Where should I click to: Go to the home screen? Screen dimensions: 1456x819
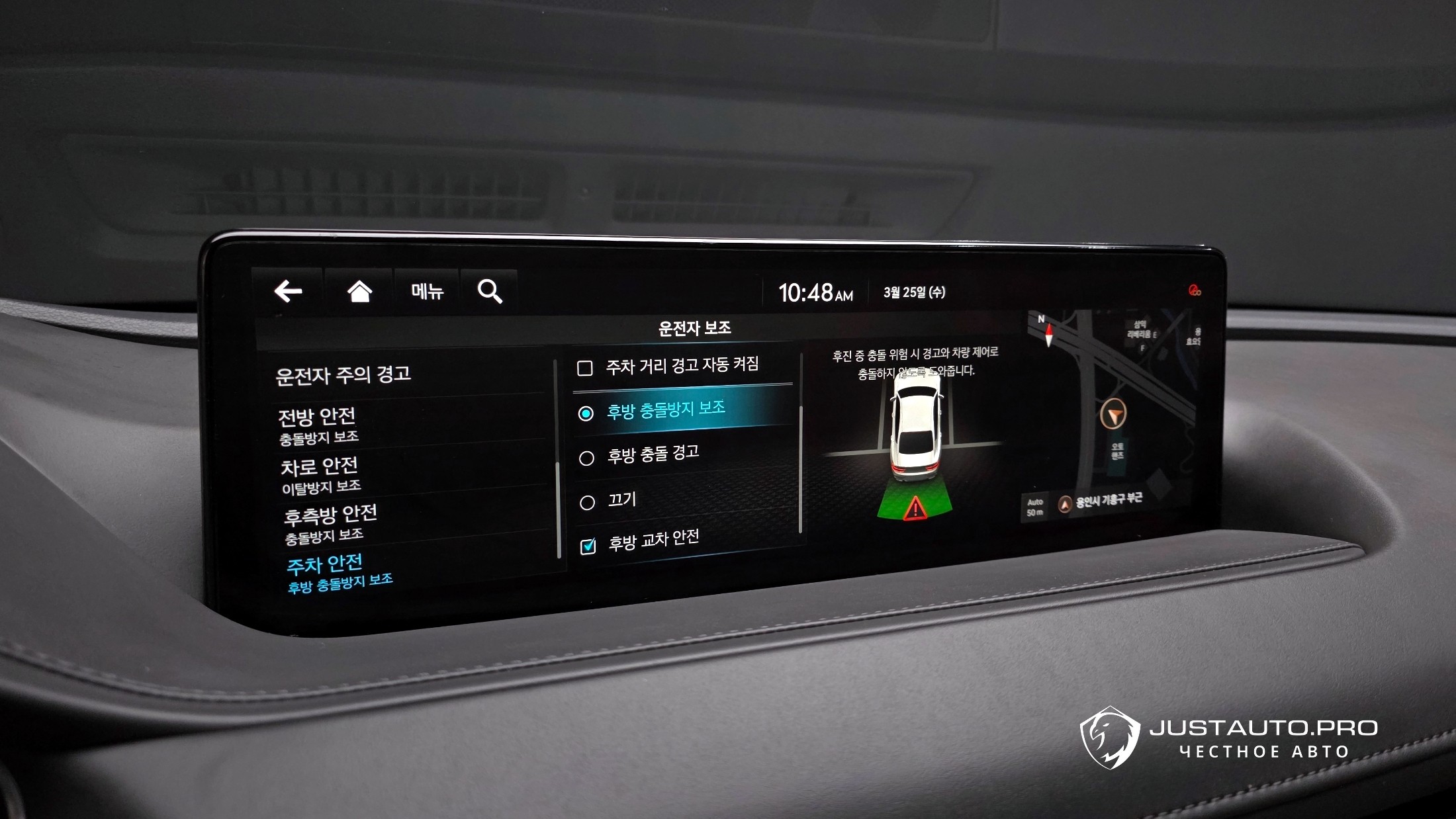359,291
